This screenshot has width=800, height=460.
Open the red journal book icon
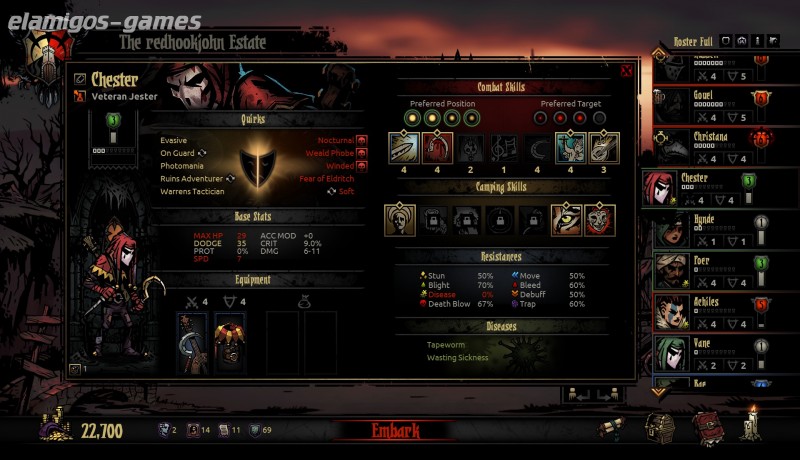pyautogui.click(x=706, y=428)
